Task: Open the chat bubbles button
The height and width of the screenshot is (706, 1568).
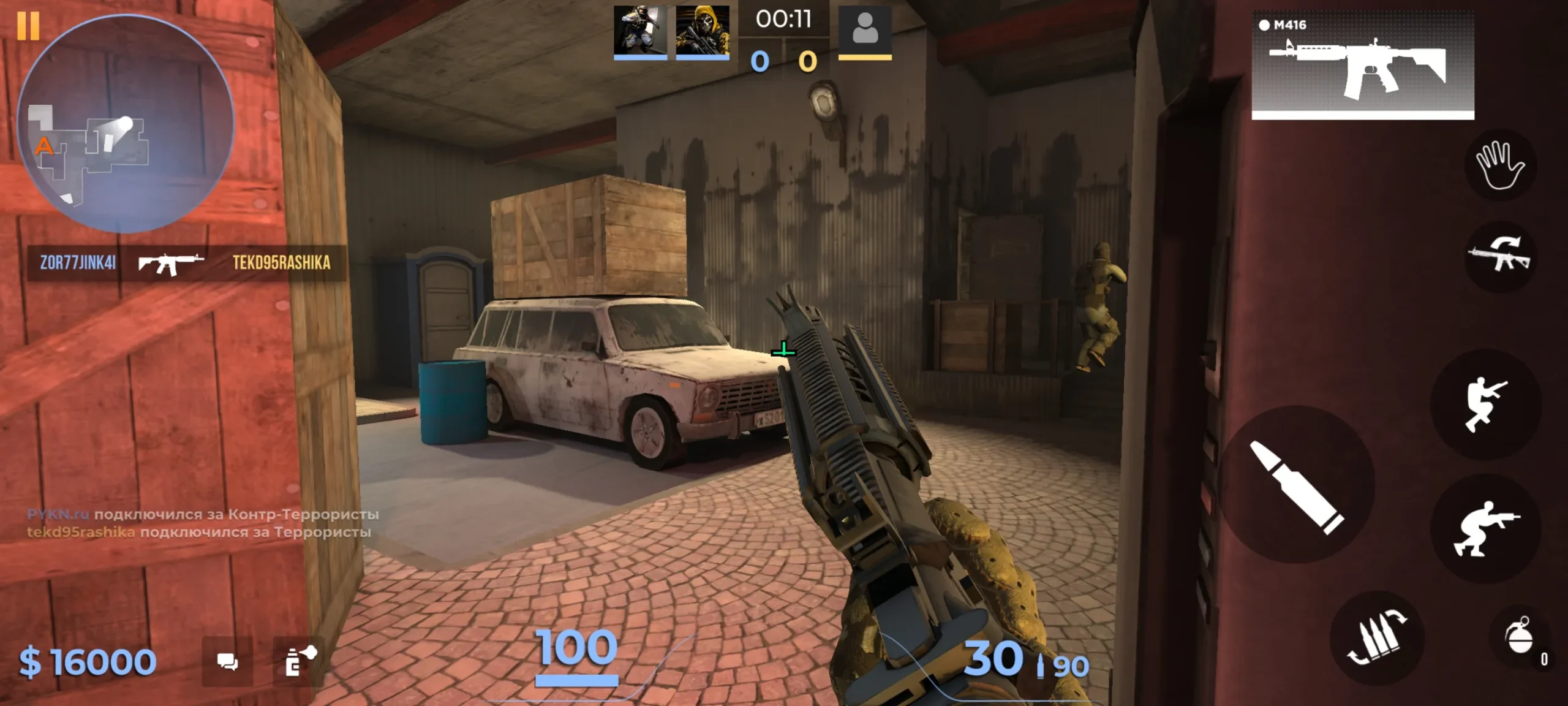Action: tap(227, 662)
